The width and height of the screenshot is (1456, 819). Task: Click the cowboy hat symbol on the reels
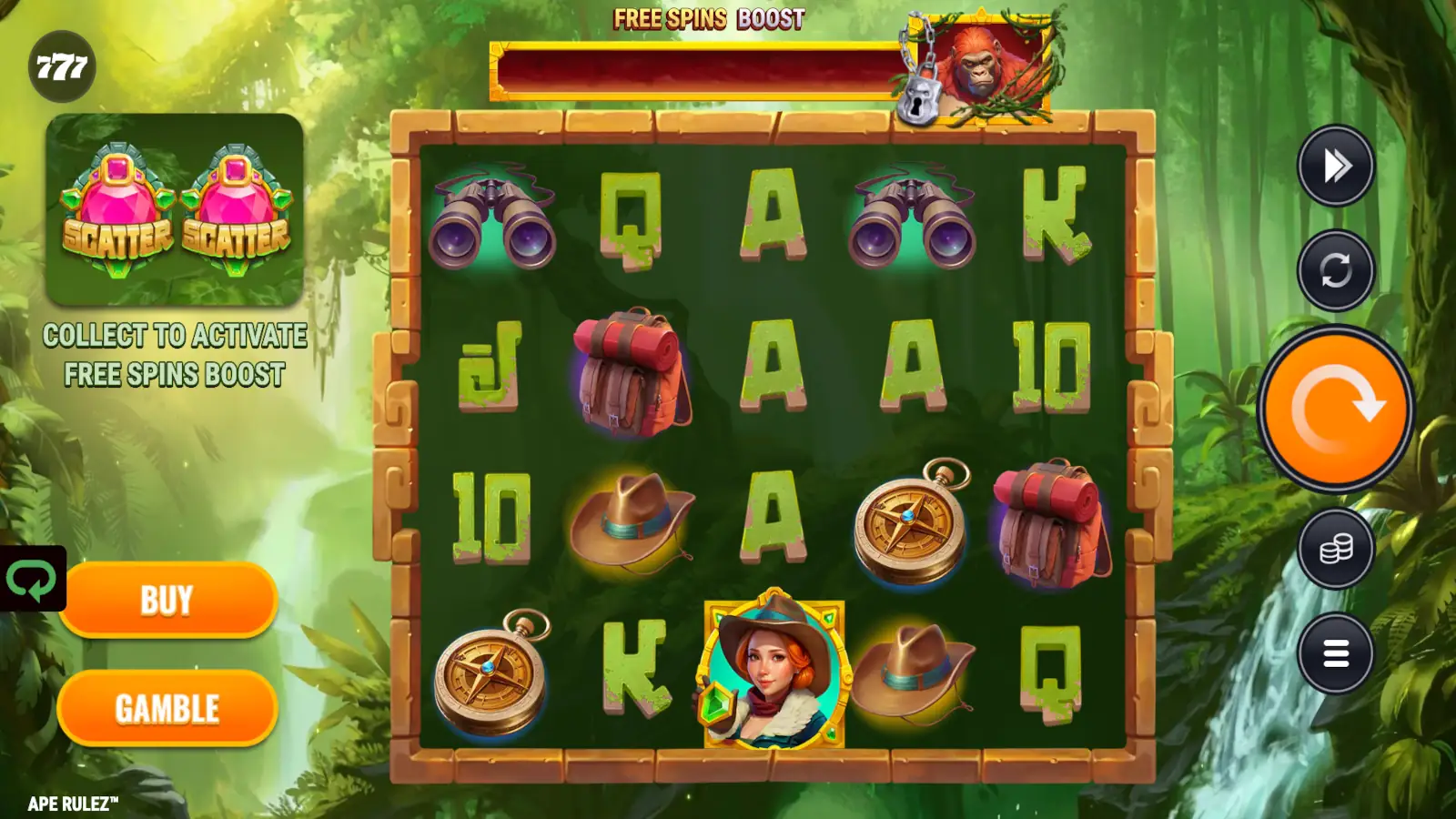pos(634,523)
